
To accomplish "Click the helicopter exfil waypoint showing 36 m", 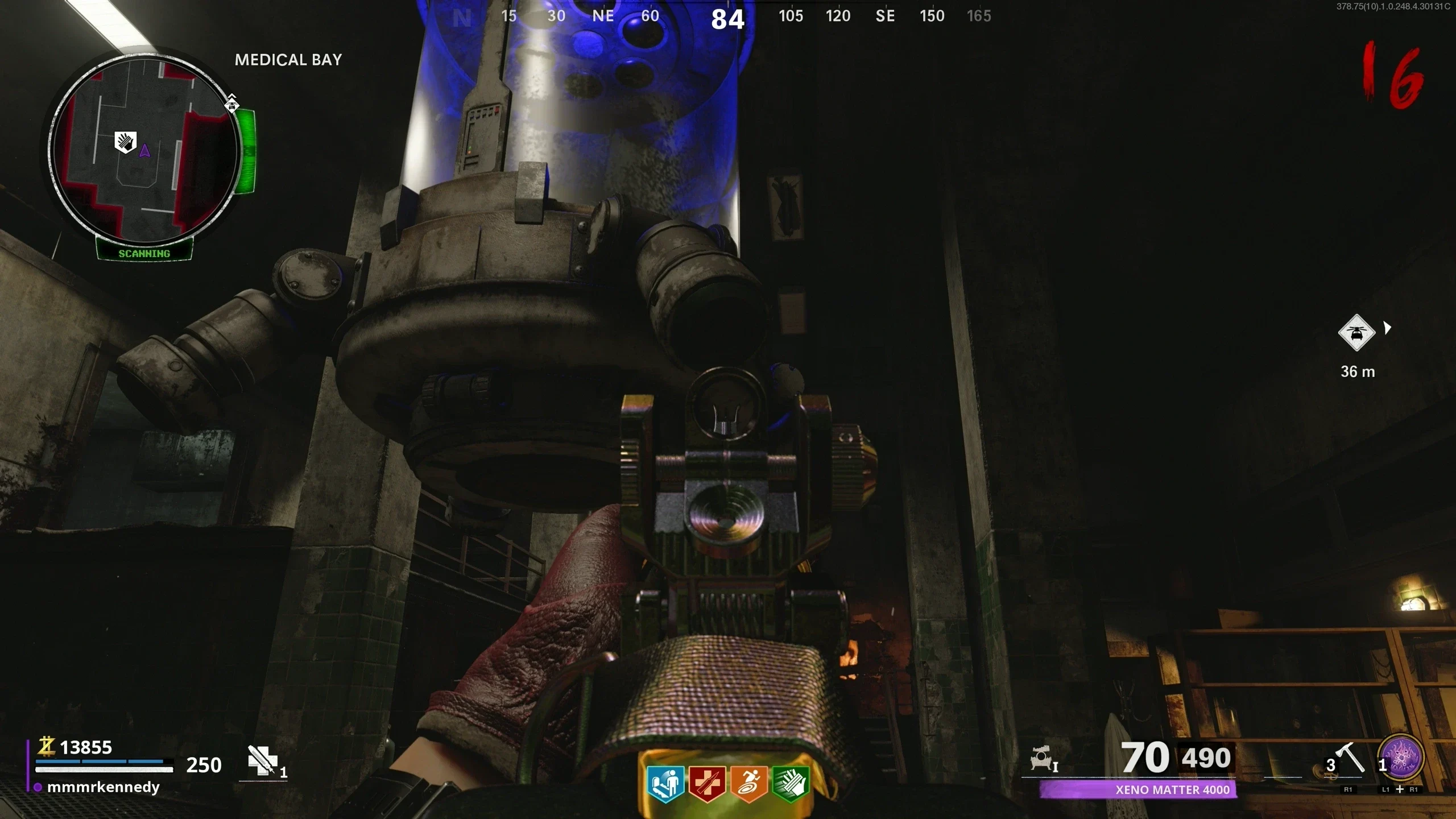I will 1356,333.
